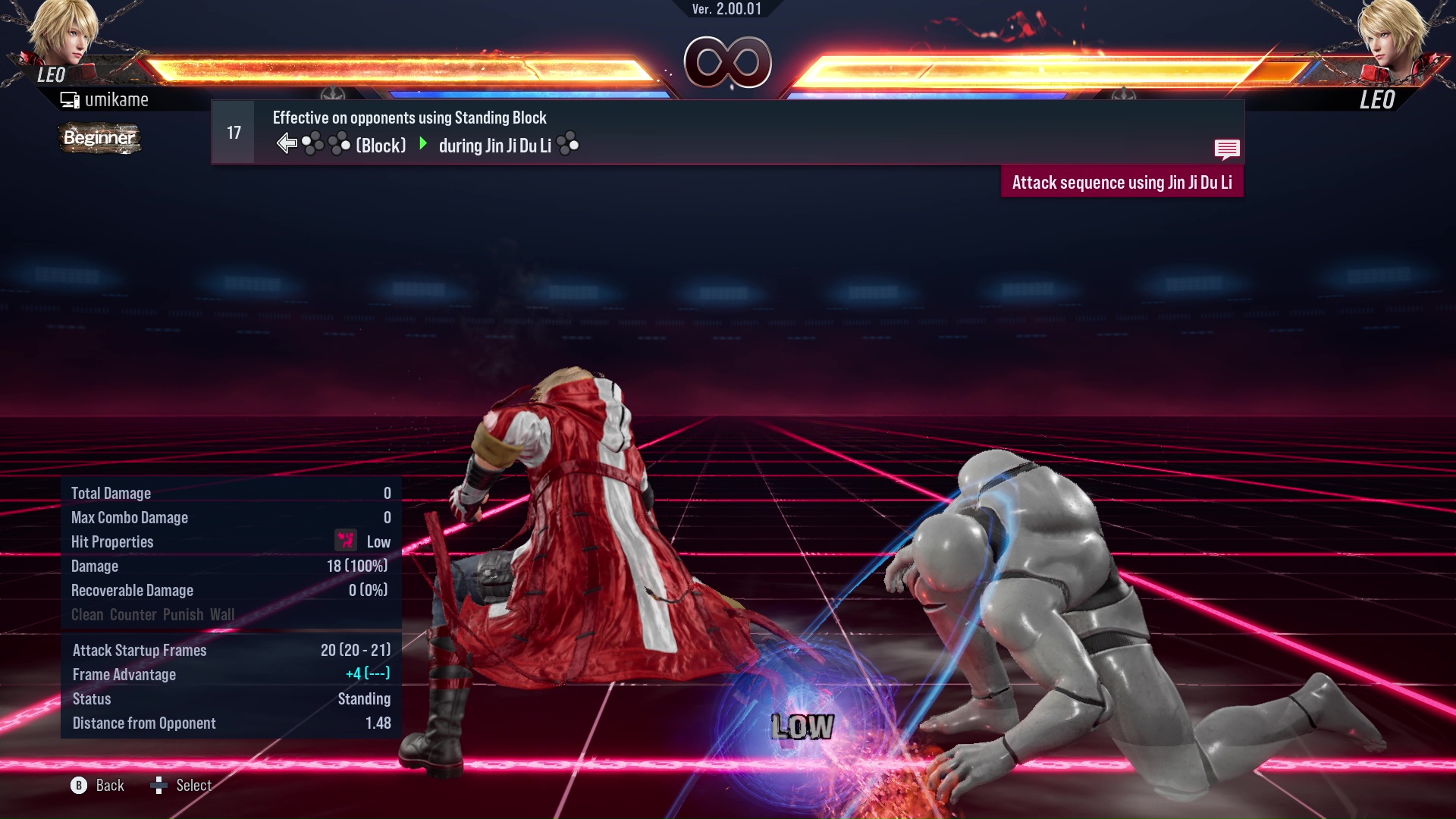Click the PC platform icon beside umikame
1456x819 pixels.
[70, 99]
